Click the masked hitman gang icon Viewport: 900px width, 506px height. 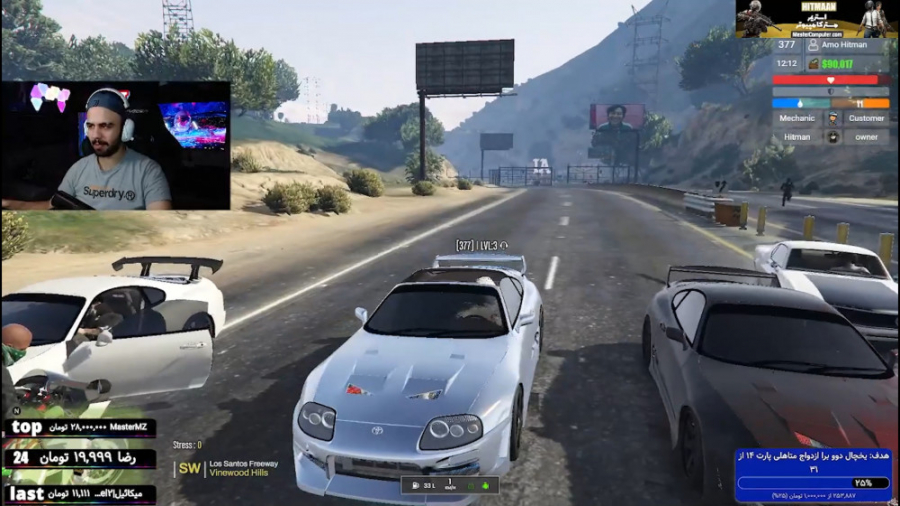[x=832, y=137]
